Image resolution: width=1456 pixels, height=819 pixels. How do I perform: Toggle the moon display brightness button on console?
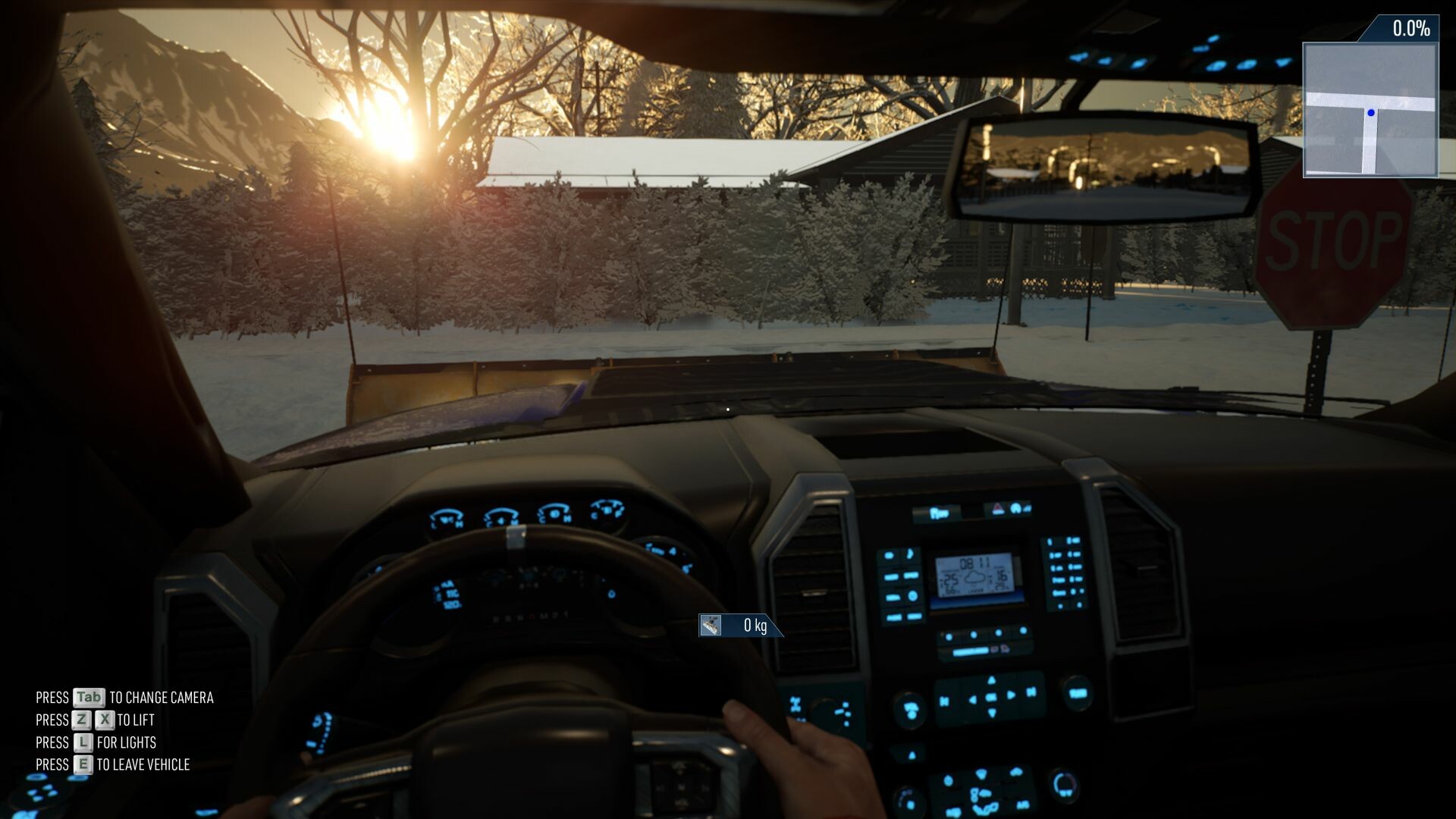tap(911, 555)
